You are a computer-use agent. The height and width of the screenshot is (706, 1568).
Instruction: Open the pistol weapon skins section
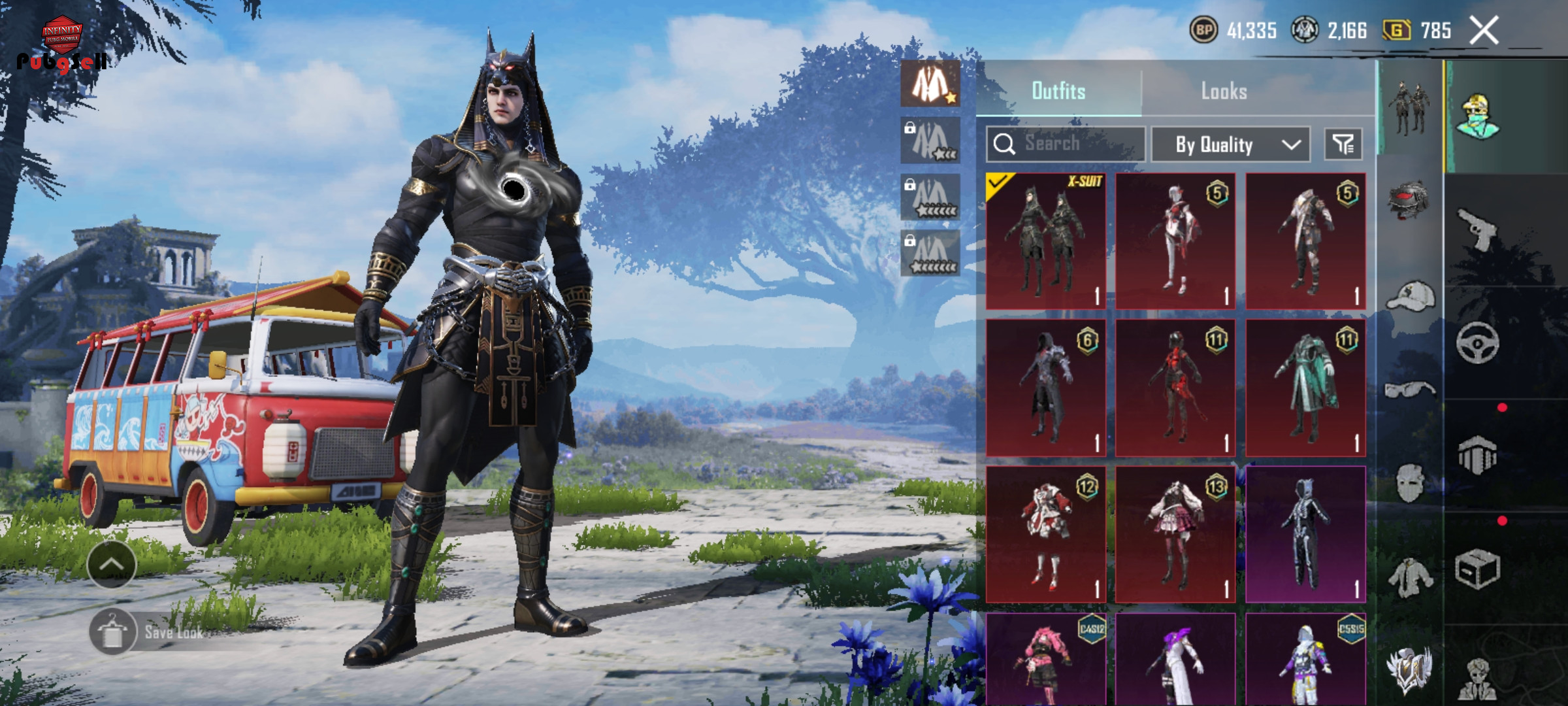[1478, 229]
